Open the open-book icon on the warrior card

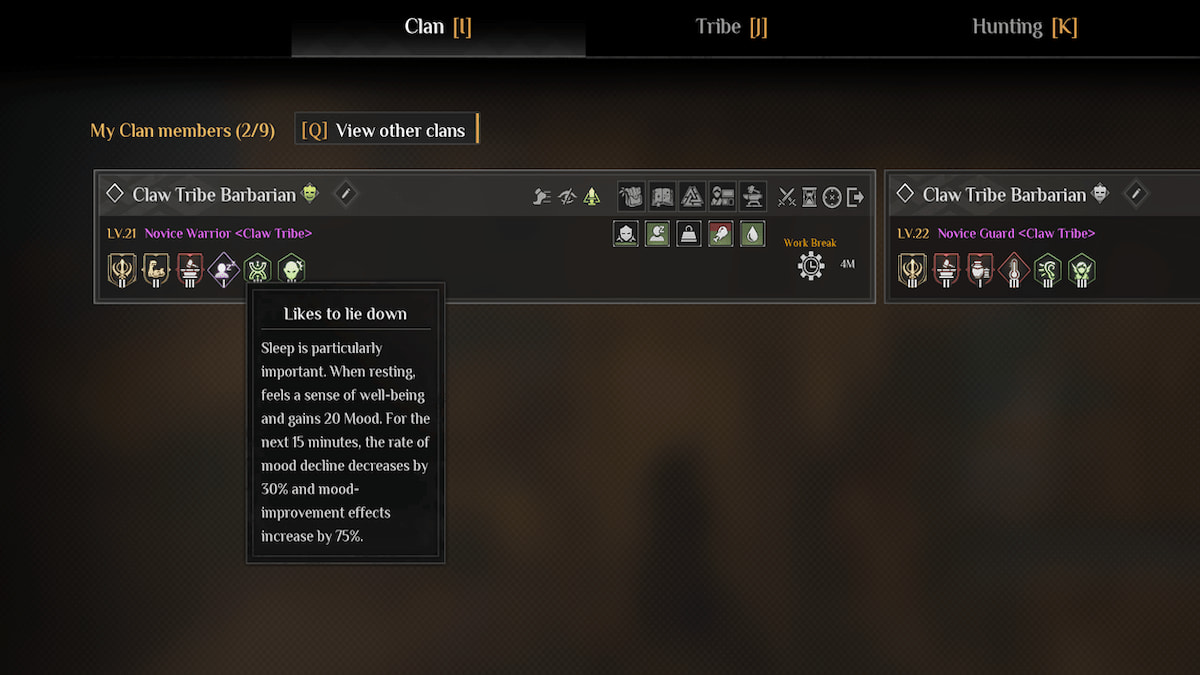coord(661,196)
